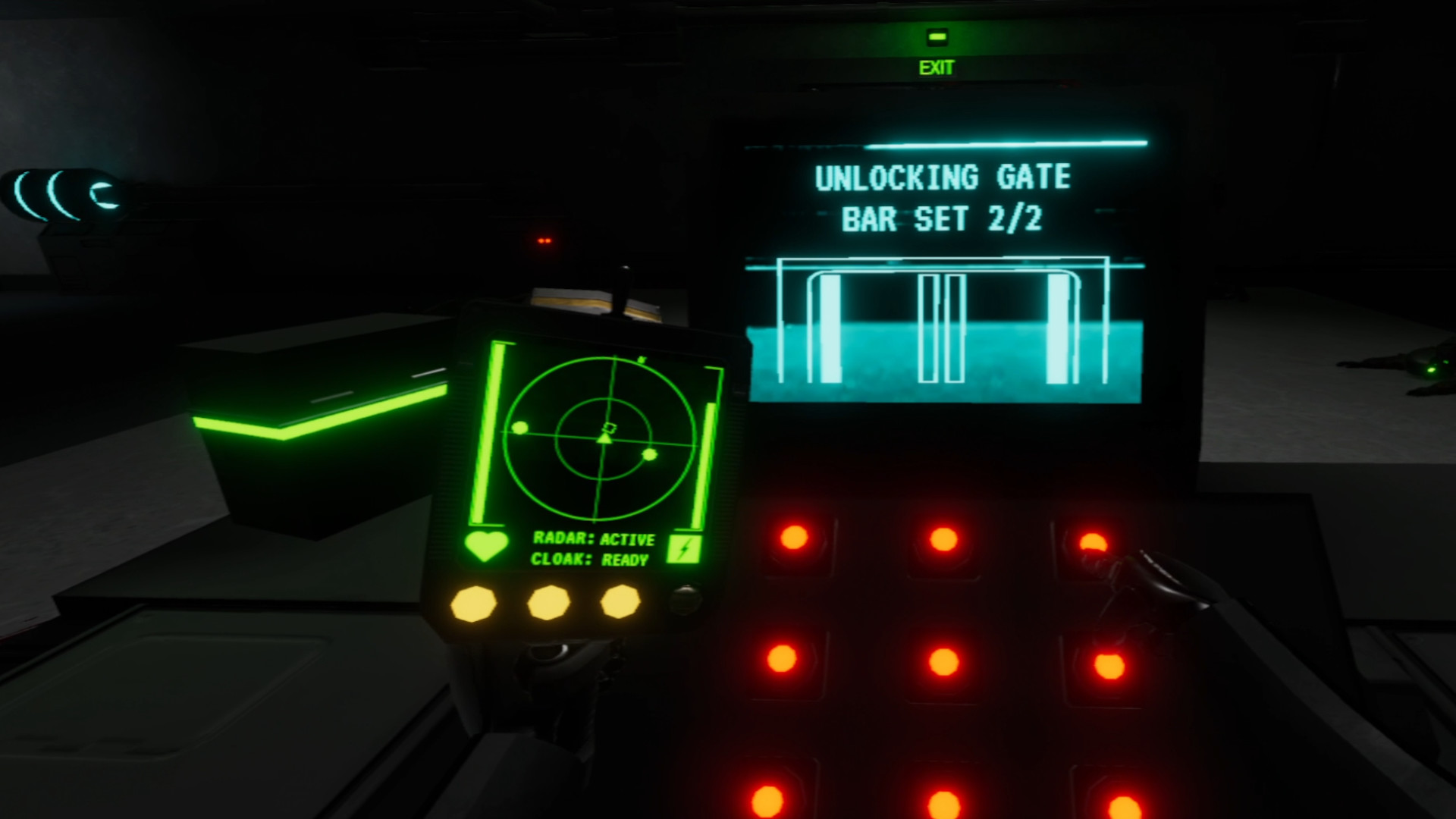Toggle the RADAR: ACTIVE status line
This screenshot has height=819, width=1456.
(594, 541)
